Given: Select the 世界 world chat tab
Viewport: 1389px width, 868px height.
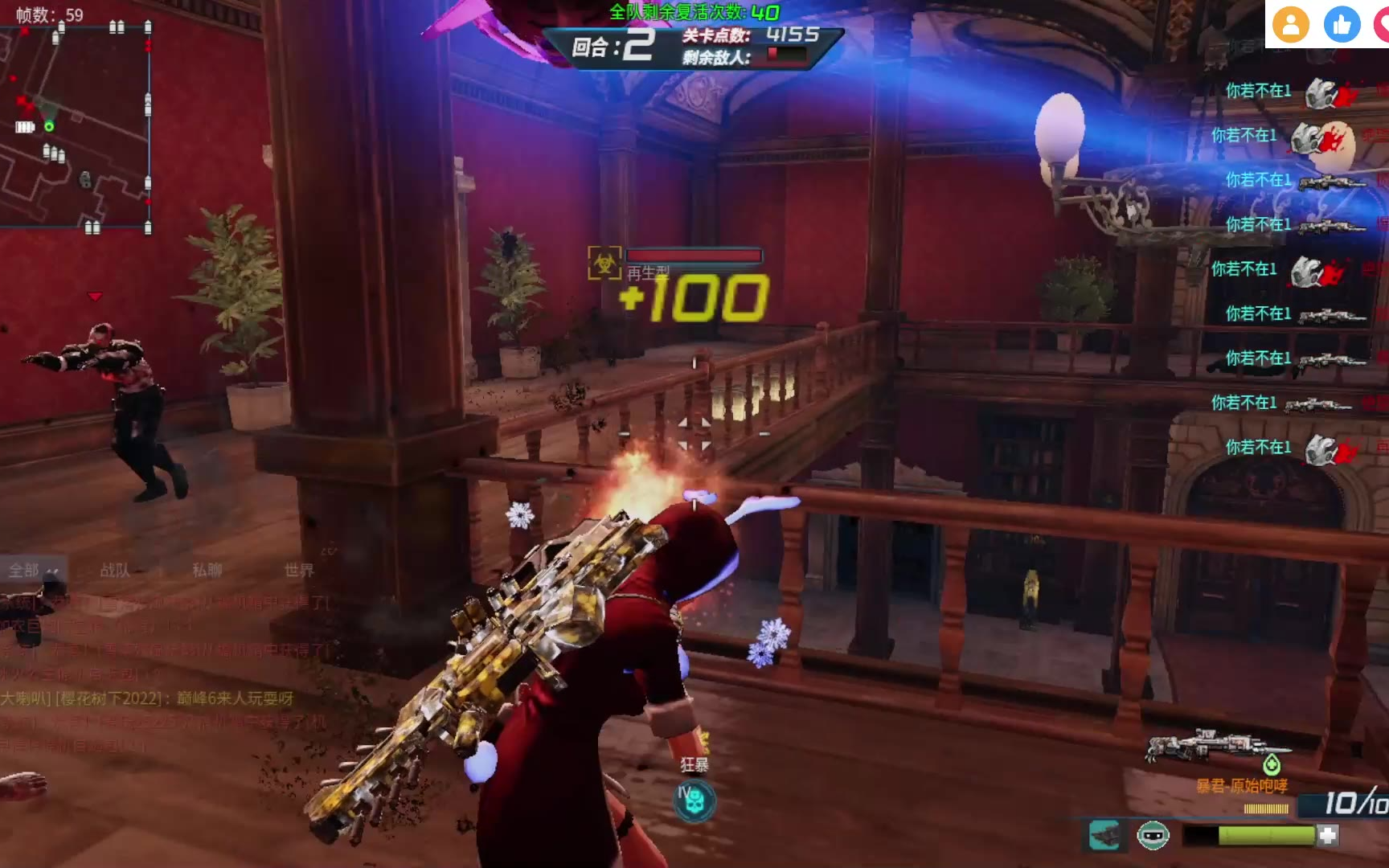Looking at the screenshot, I should coord(299,571).
